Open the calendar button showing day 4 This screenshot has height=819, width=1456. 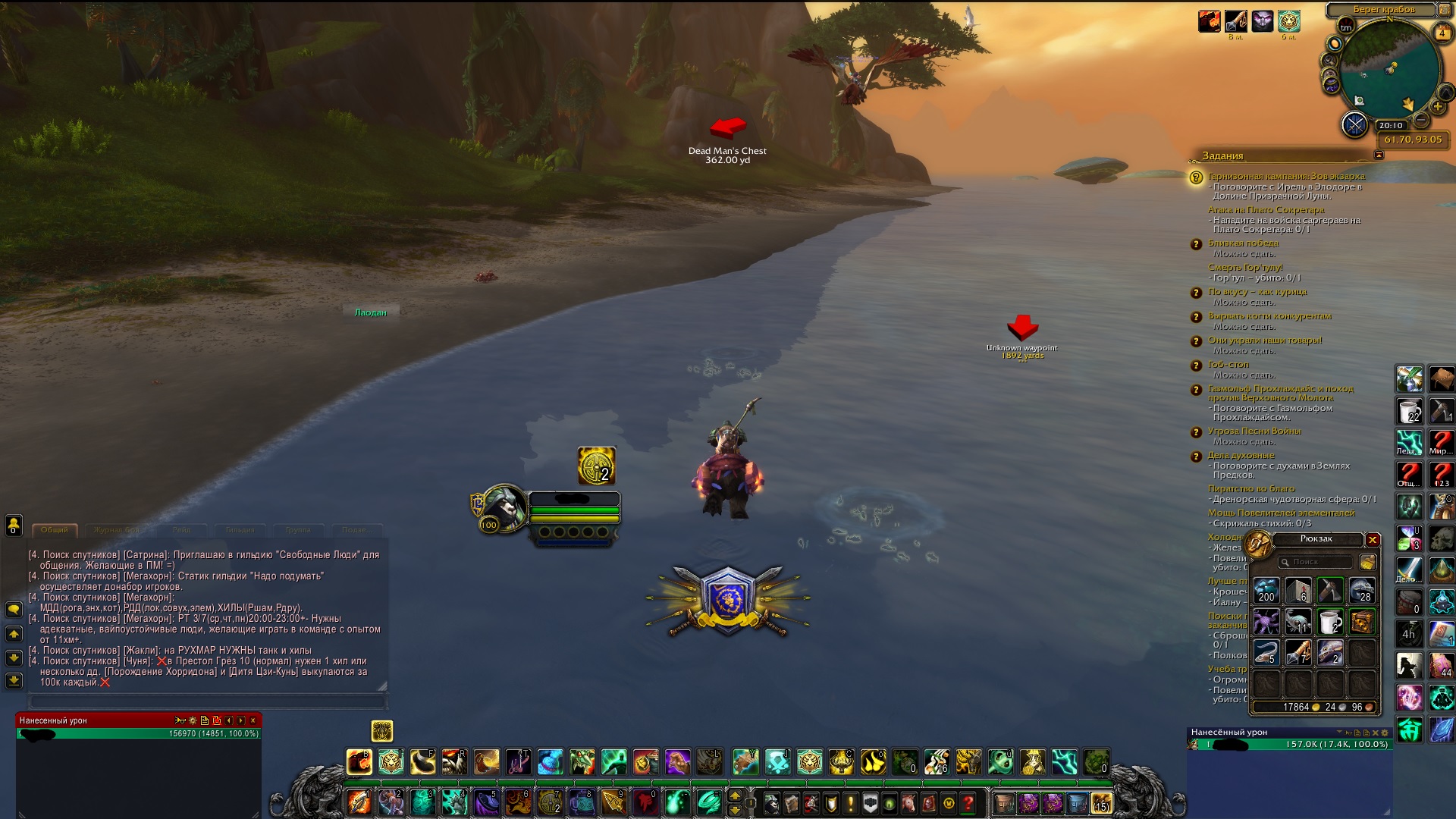click(1442, 33)
